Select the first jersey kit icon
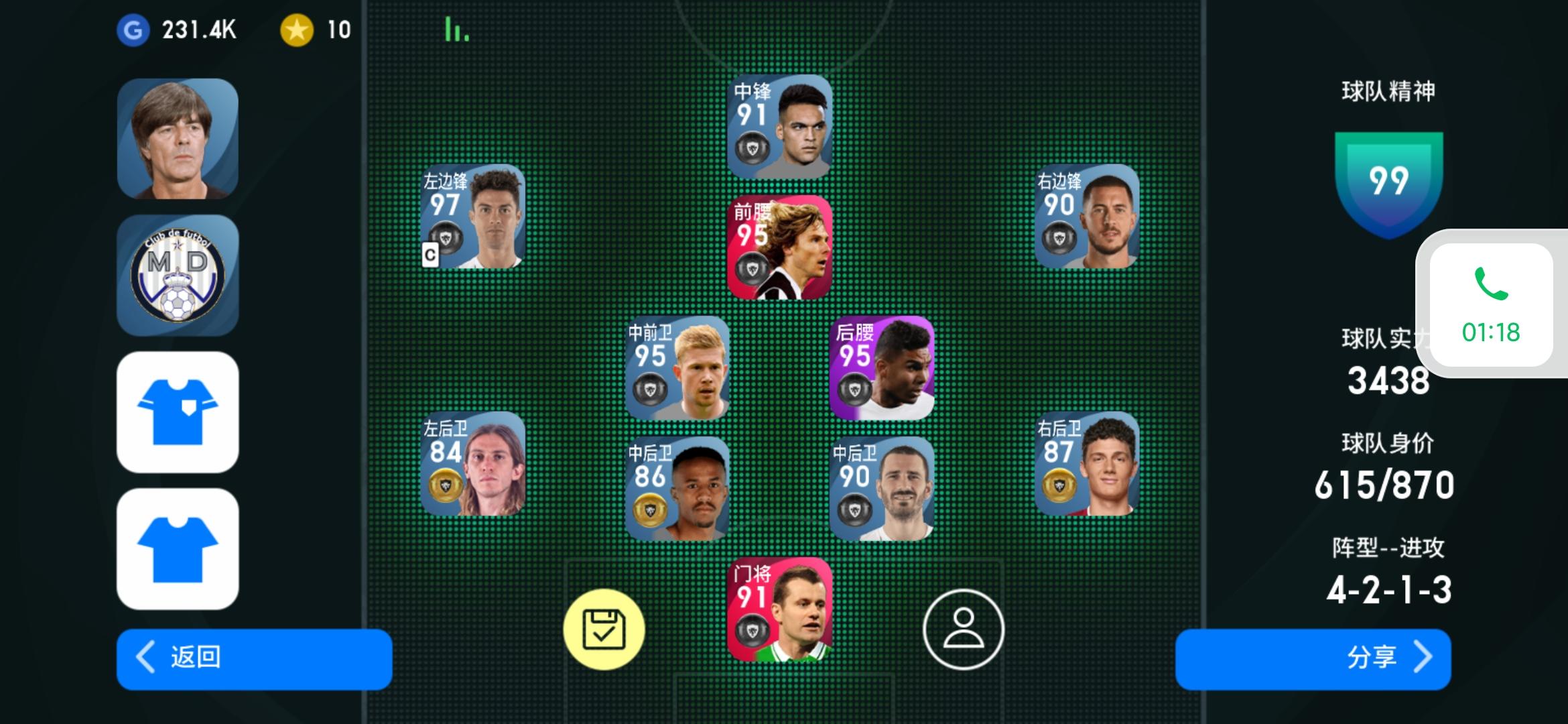Screen dimensions: 1568x724 point(178,412)
